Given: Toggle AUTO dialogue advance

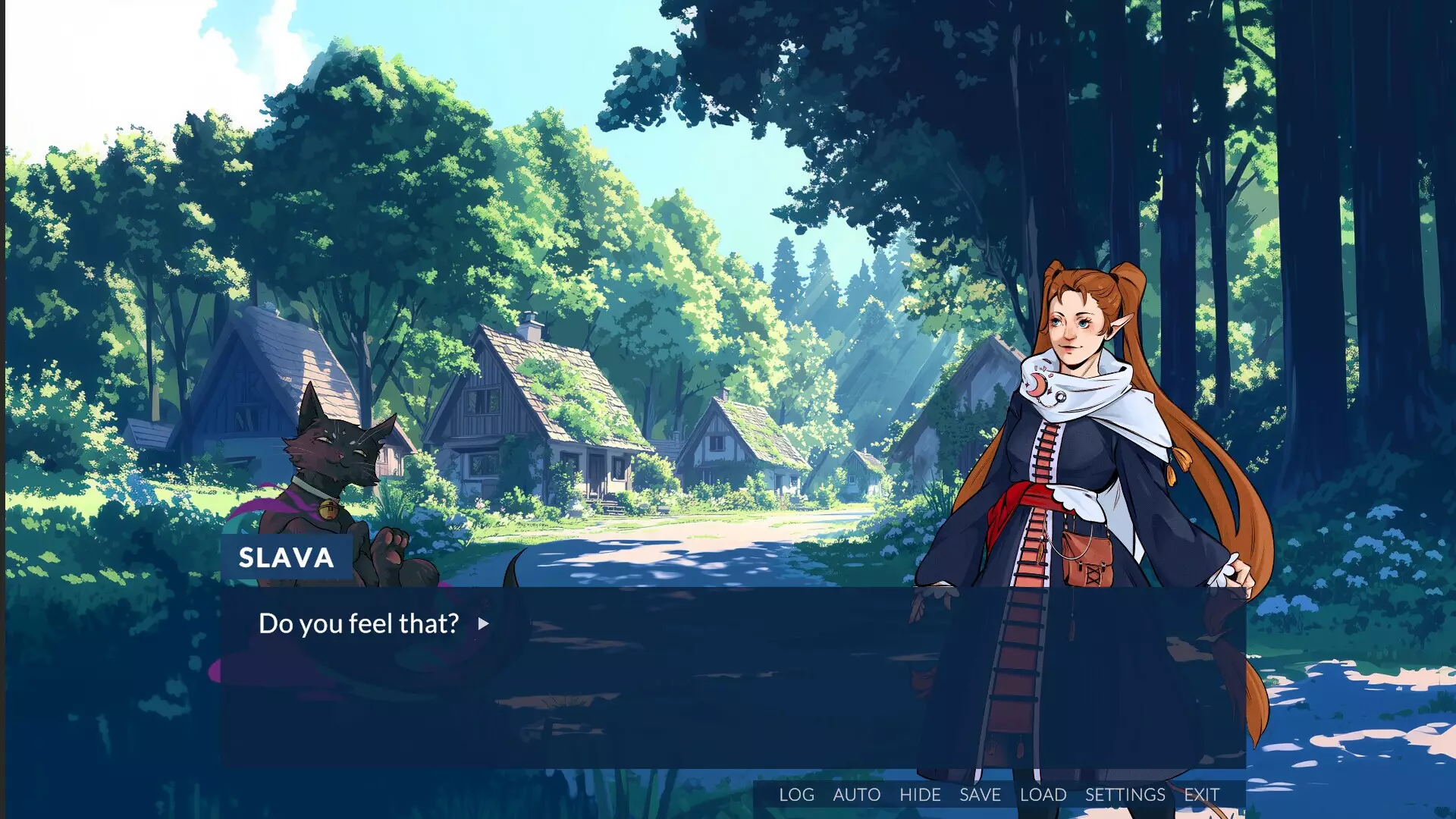Looking at the screenshot, I should click(856, 795).
